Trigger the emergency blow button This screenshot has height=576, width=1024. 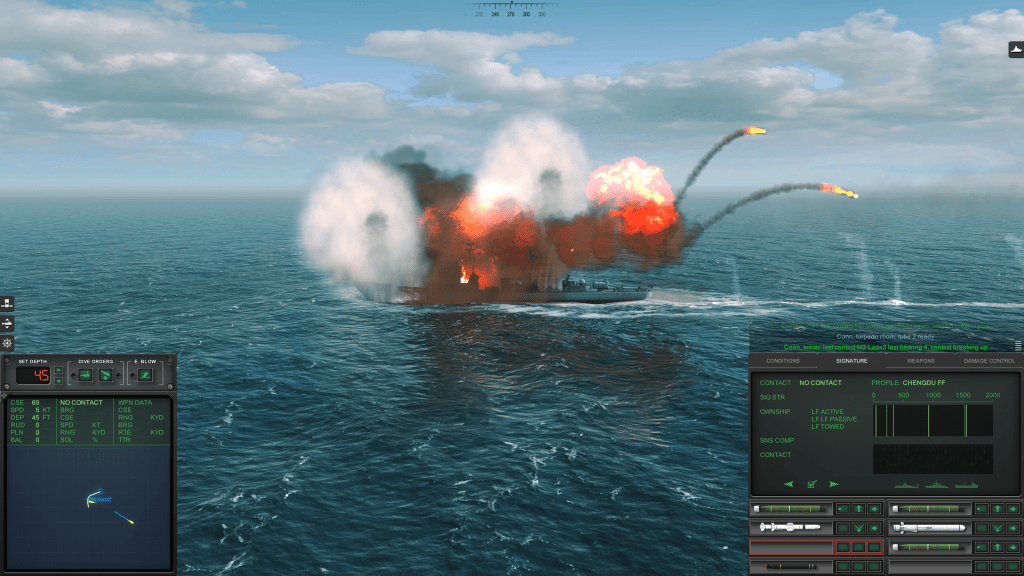coord(145,375)
